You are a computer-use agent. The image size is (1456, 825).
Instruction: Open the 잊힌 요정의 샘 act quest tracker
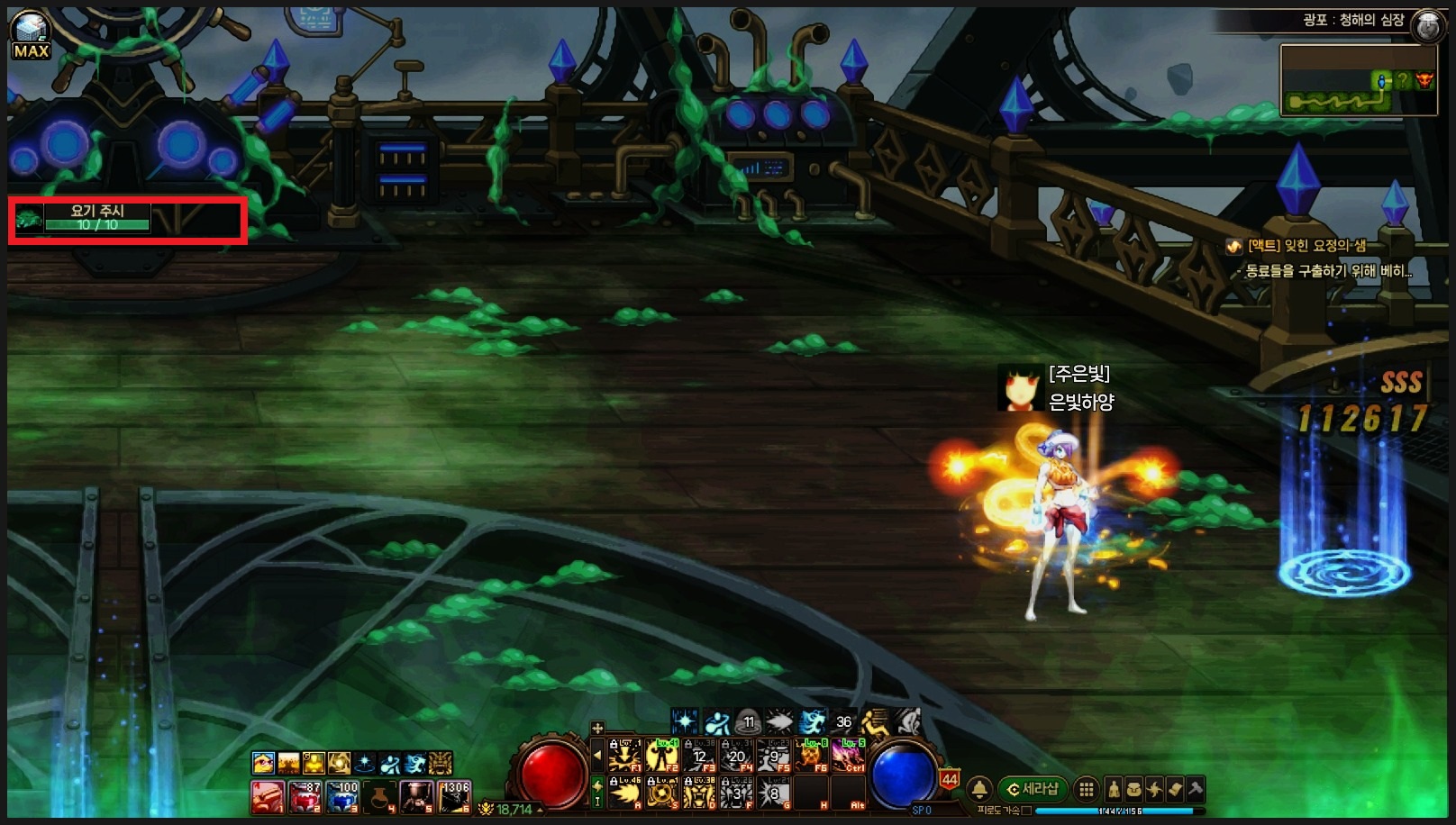pyautogui.click(x=1306, y=246)
